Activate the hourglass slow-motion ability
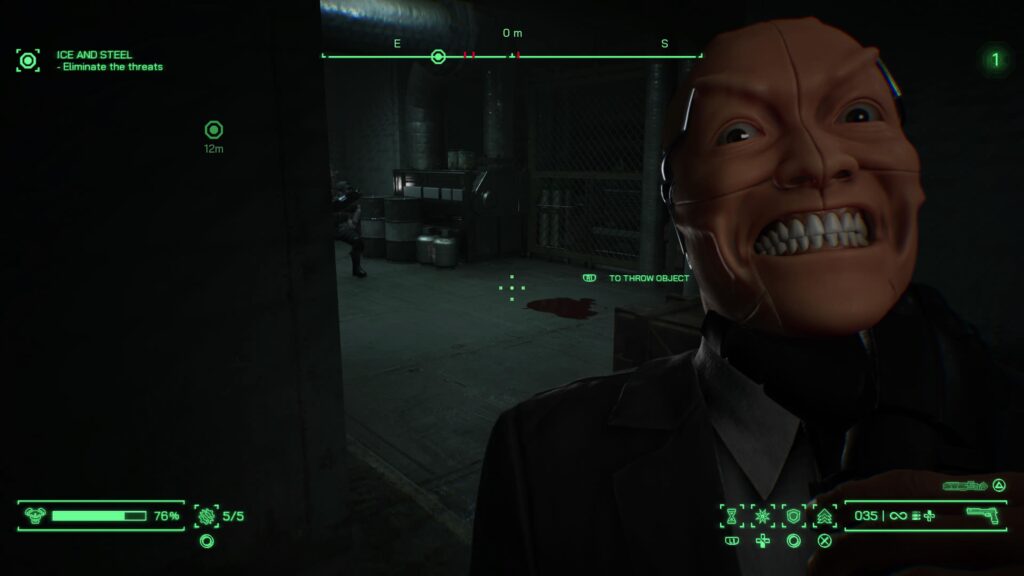 [x=731, y=516]
